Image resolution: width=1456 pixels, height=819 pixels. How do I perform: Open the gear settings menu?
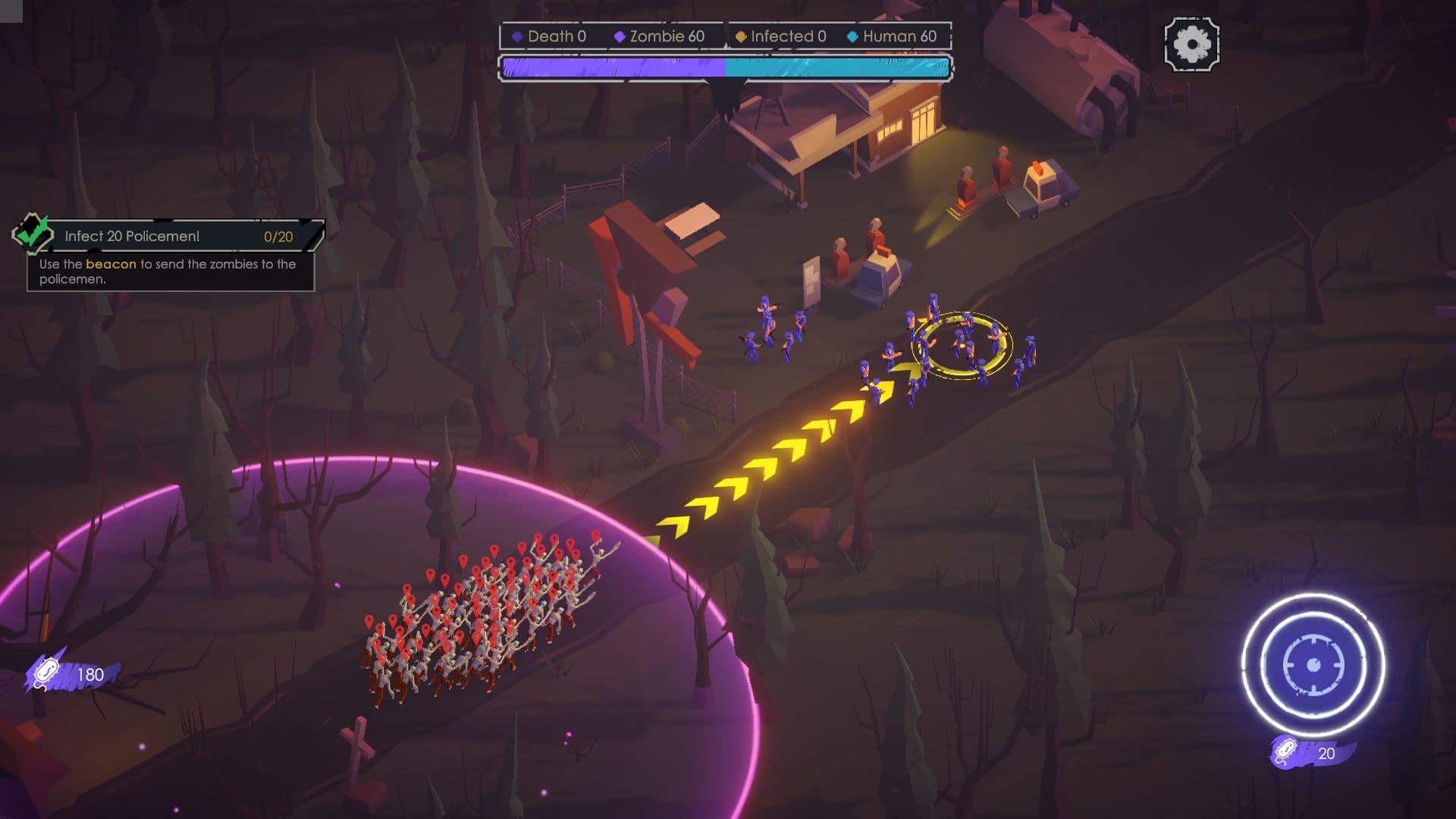click(x=1191, y=45)
